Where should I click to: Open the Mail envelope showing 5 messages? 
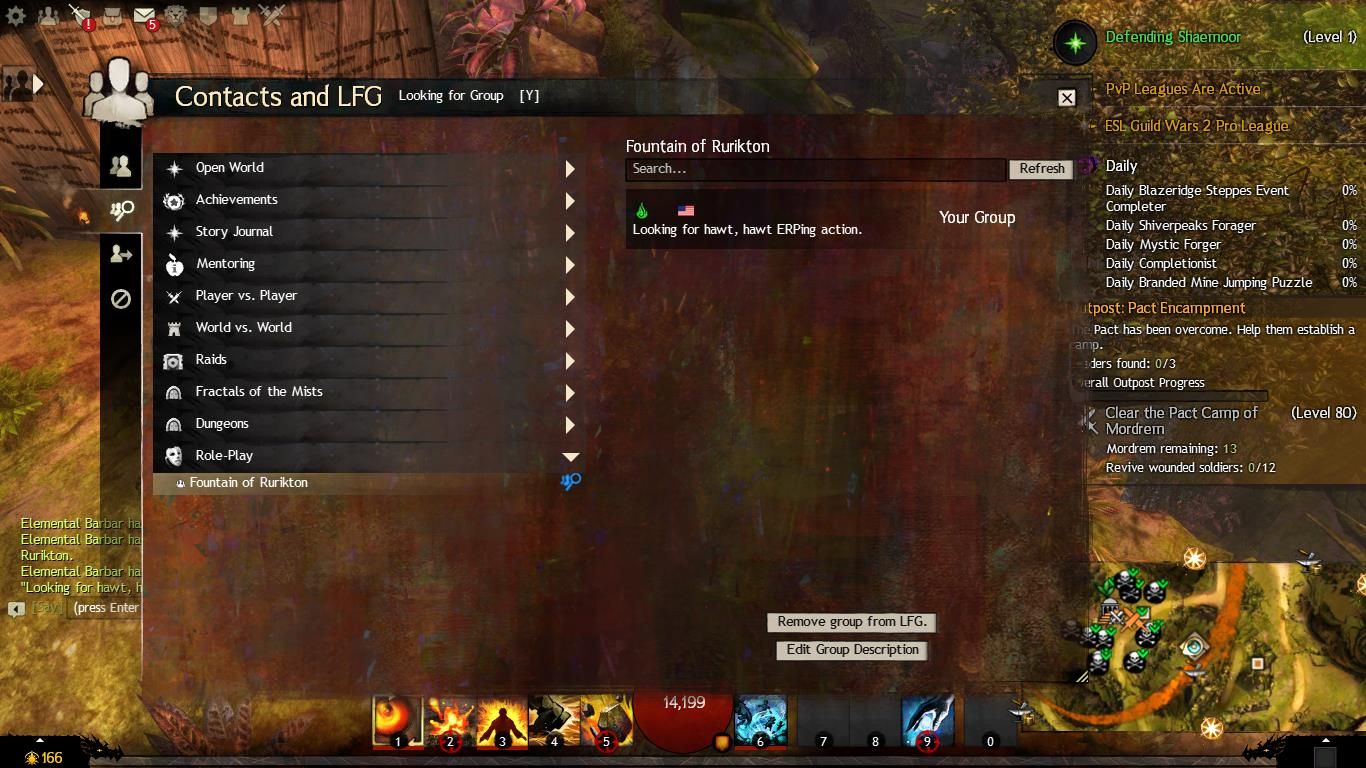point(144,14)
